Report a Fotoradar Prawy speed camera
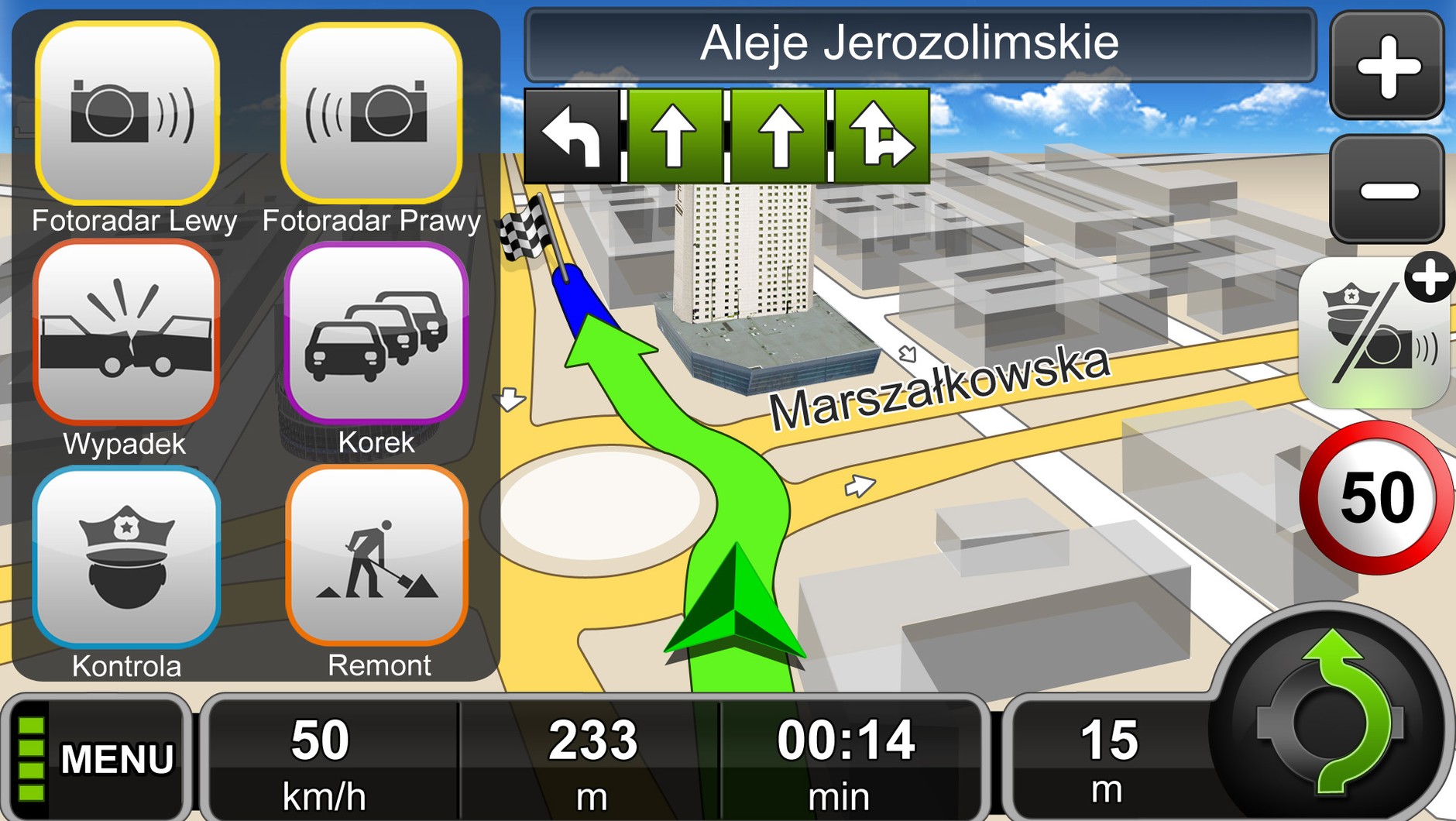The image size is (1456, 821). 372,114
